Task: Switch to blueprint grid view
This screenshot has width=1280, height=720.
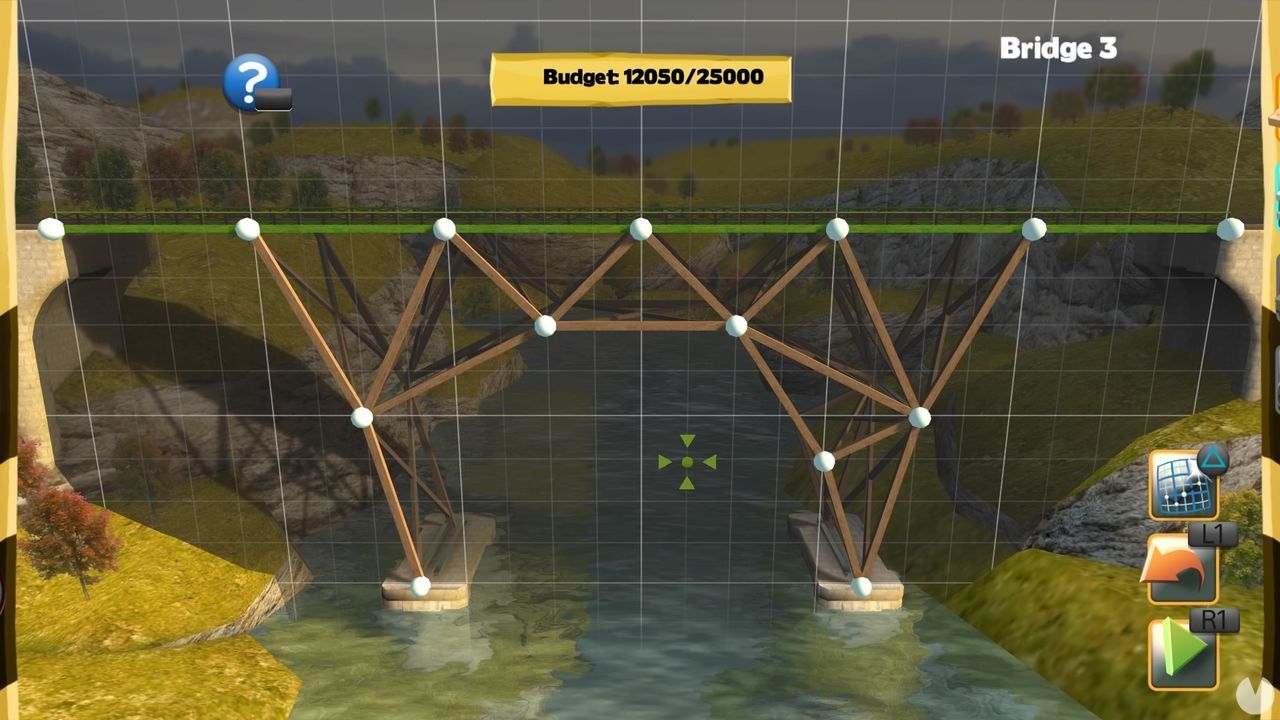Action: (x=1183, y=487)
